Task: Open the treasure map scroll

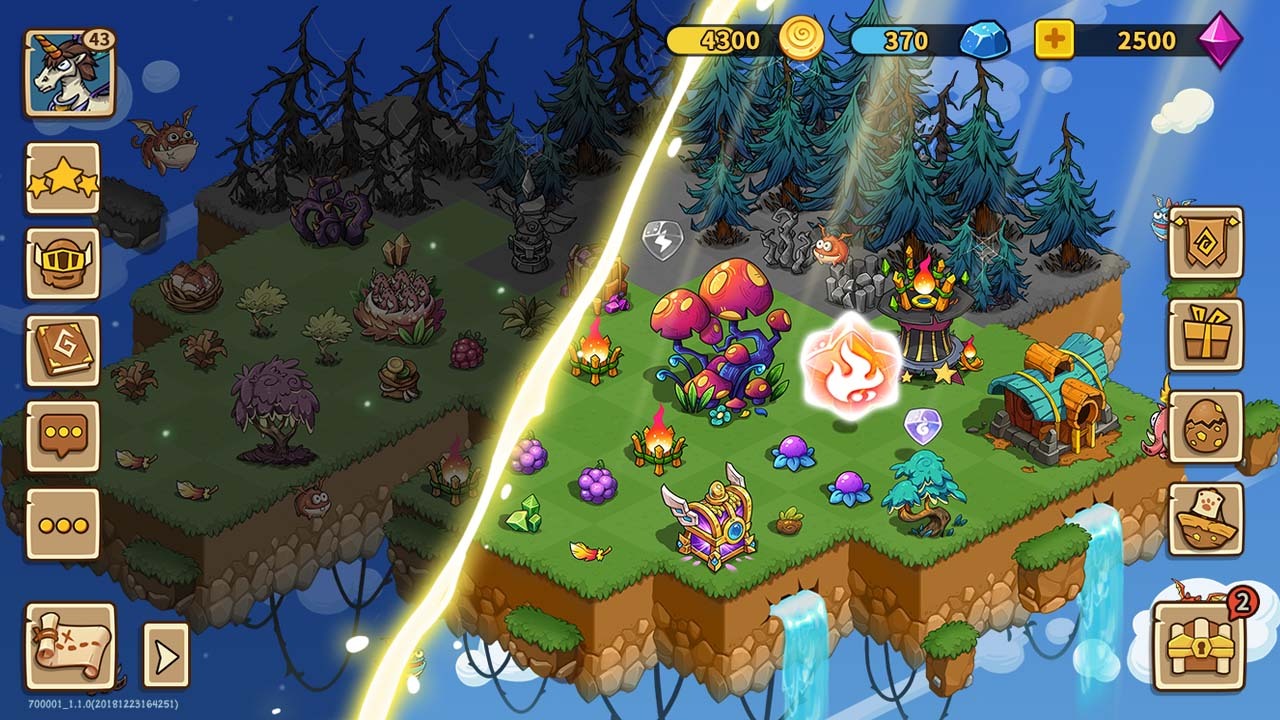Action: tap(69, 647)
